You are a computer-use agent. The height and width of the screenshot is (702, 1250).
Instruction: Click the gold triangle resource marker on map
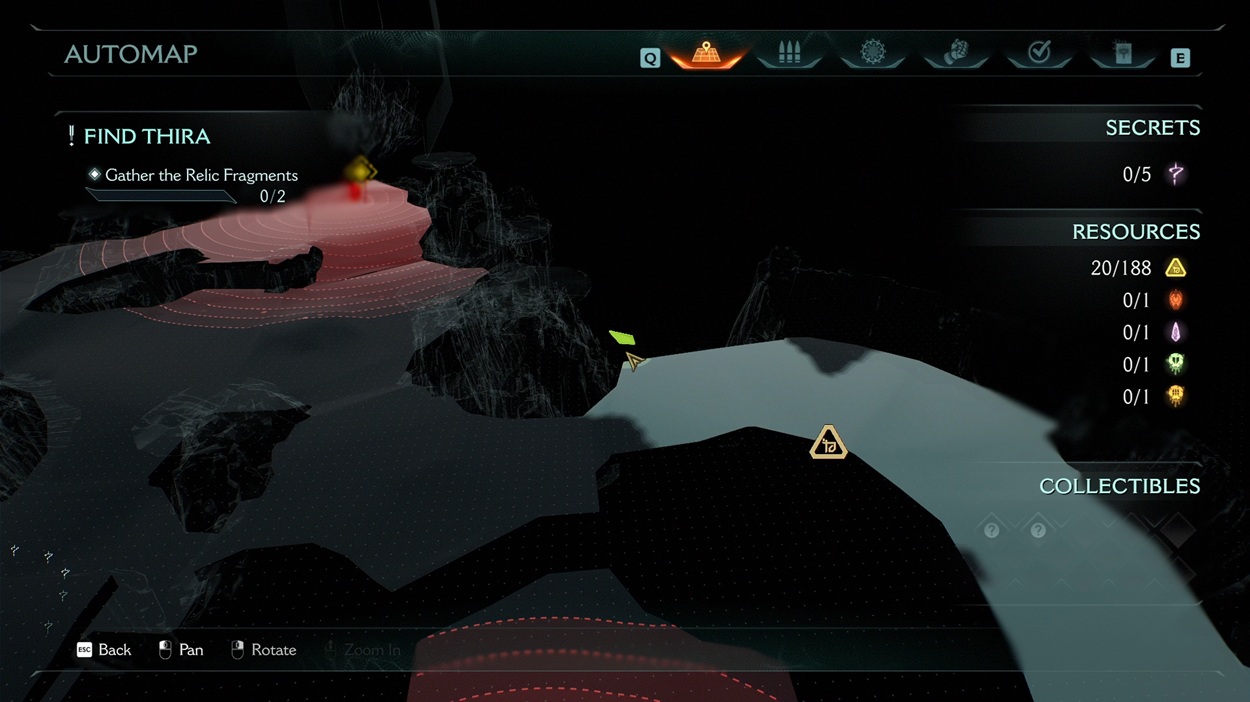[x=828, y=443]
